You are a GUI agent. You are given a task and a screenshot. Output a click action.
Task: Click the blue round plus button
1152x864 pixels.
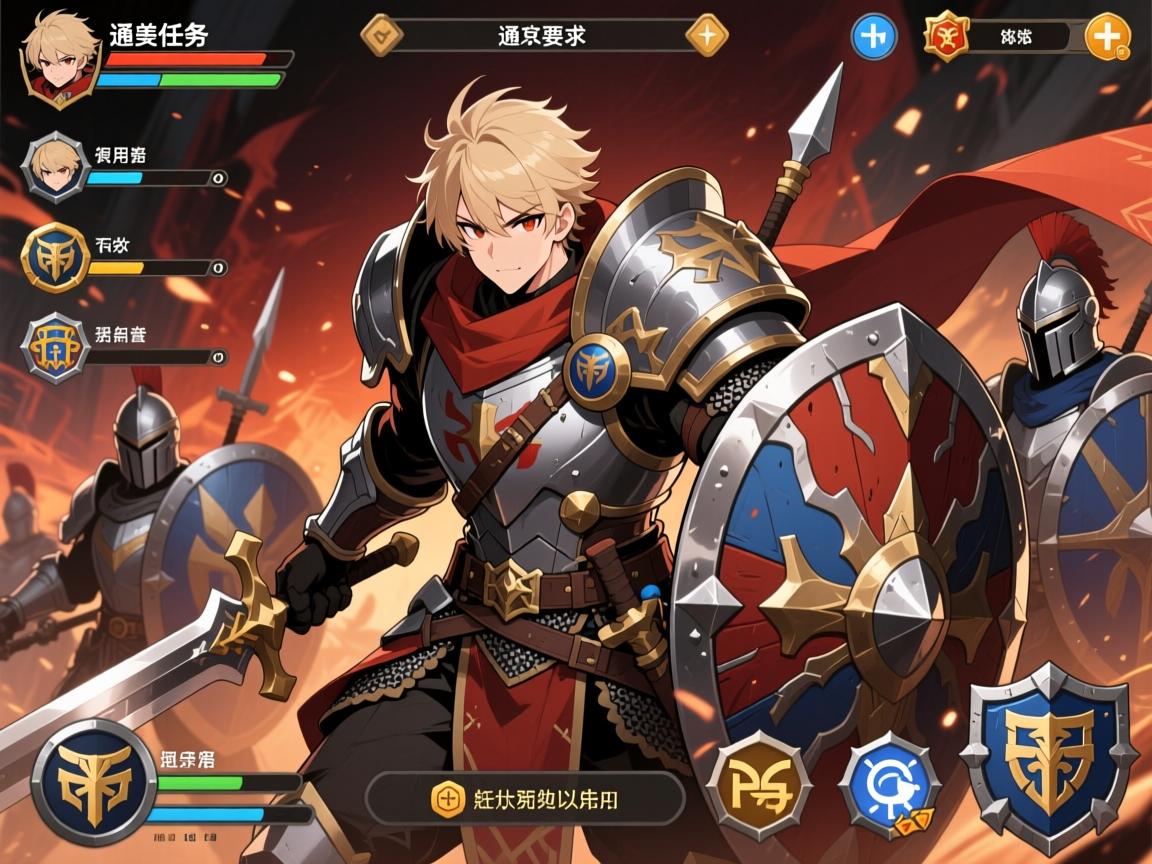pyautogui.click(x=873, y=37)
